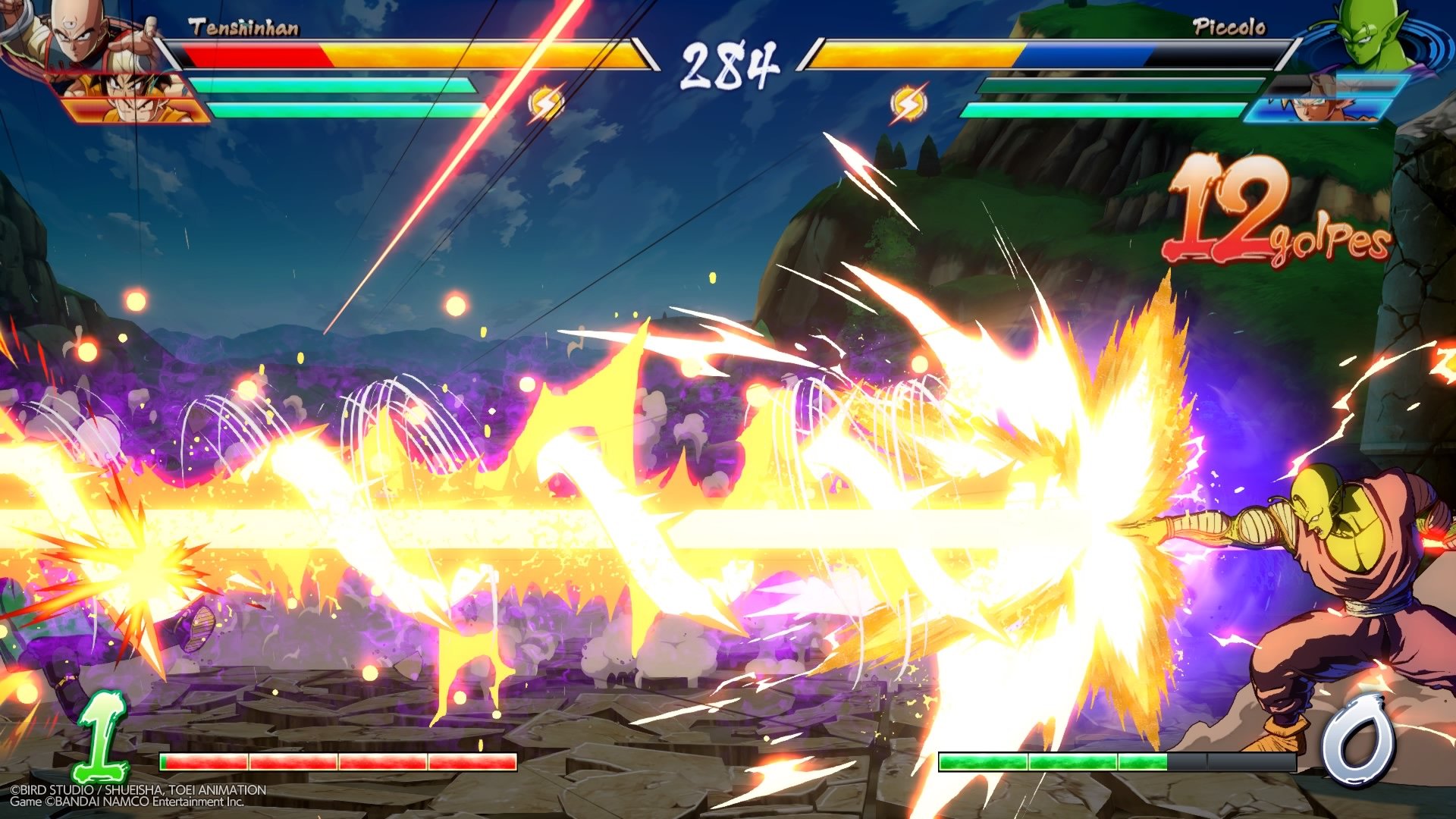1456x819 pixels.
Task: Click the 284 match timer
Action: (x=730, y=64)
